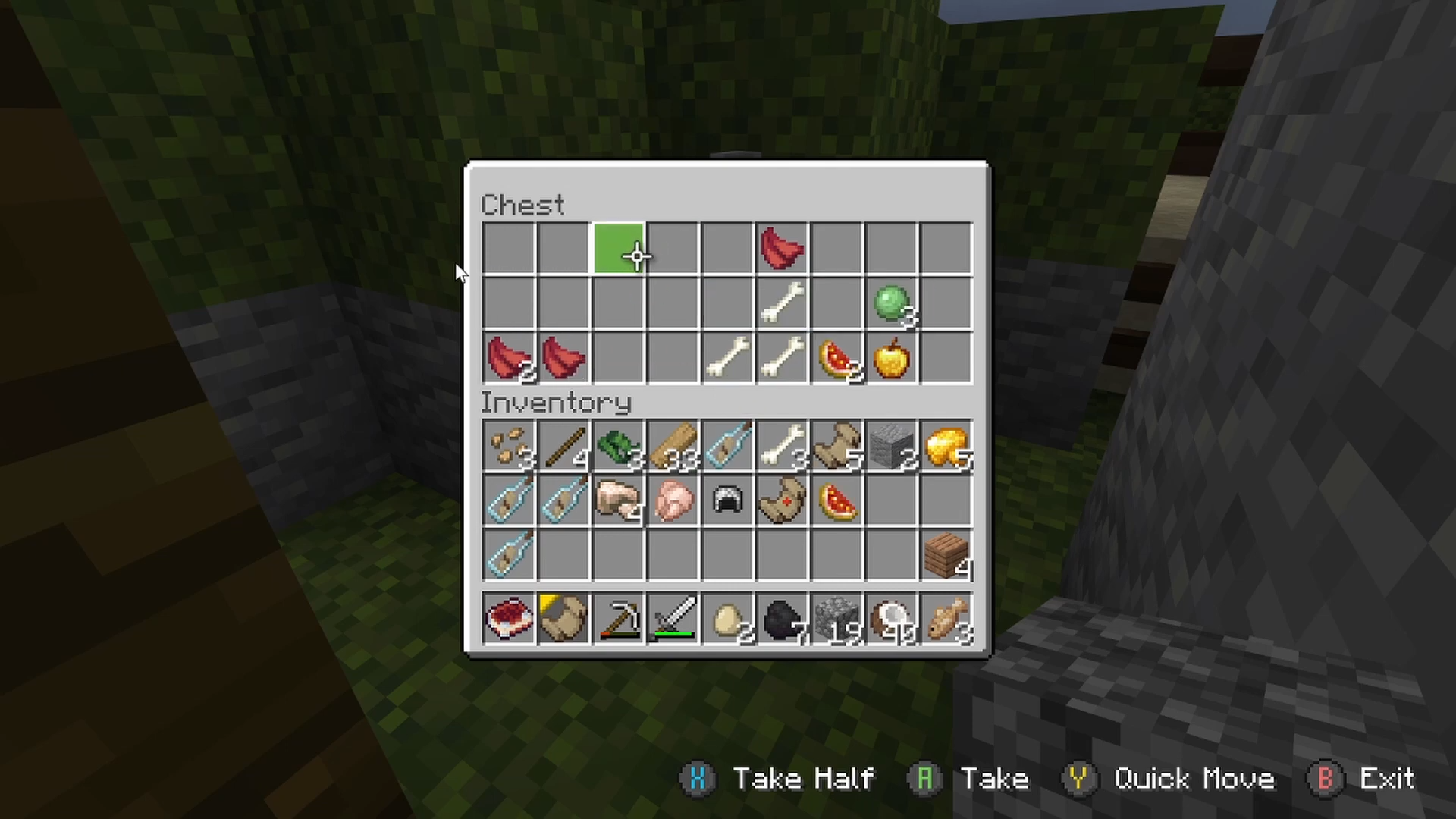Take the golden apple from the chest
1456x819 pixels.
891,358
